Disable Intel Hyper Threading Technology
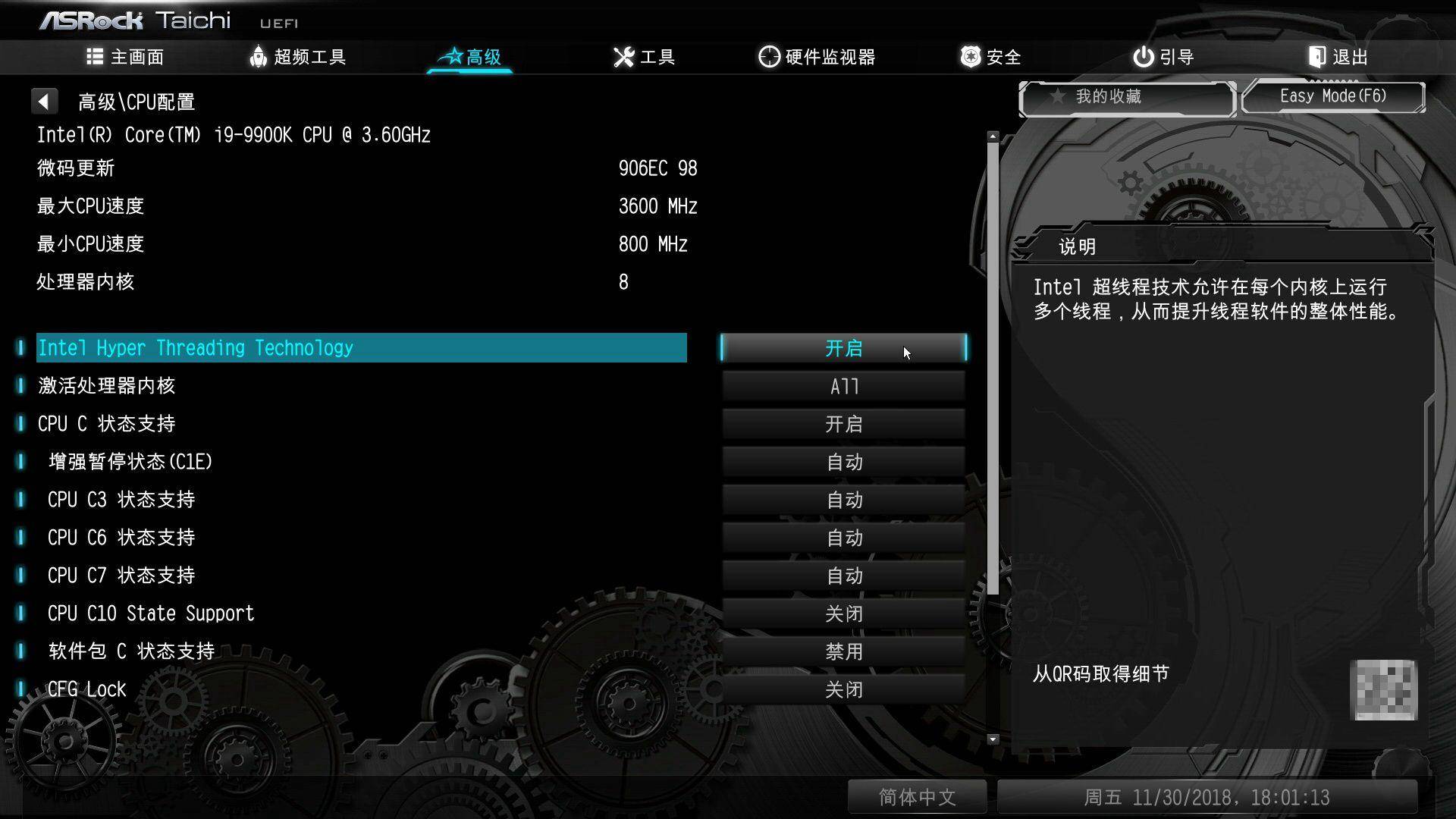This screenshot has width=1456, height=819. click(x=843, y=347)
